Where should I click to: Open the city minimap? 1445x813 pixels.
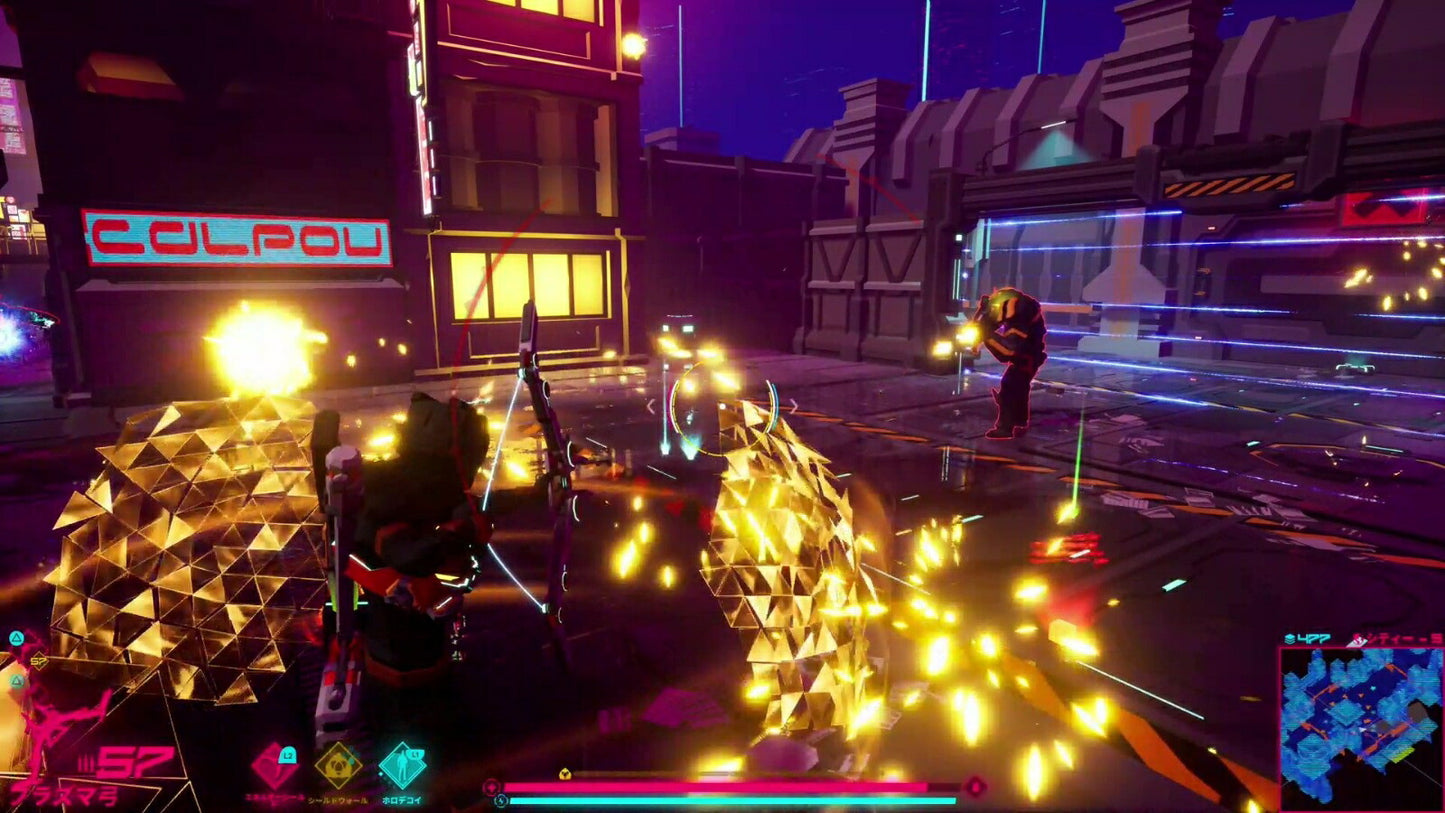click(x=1360, y=728)
